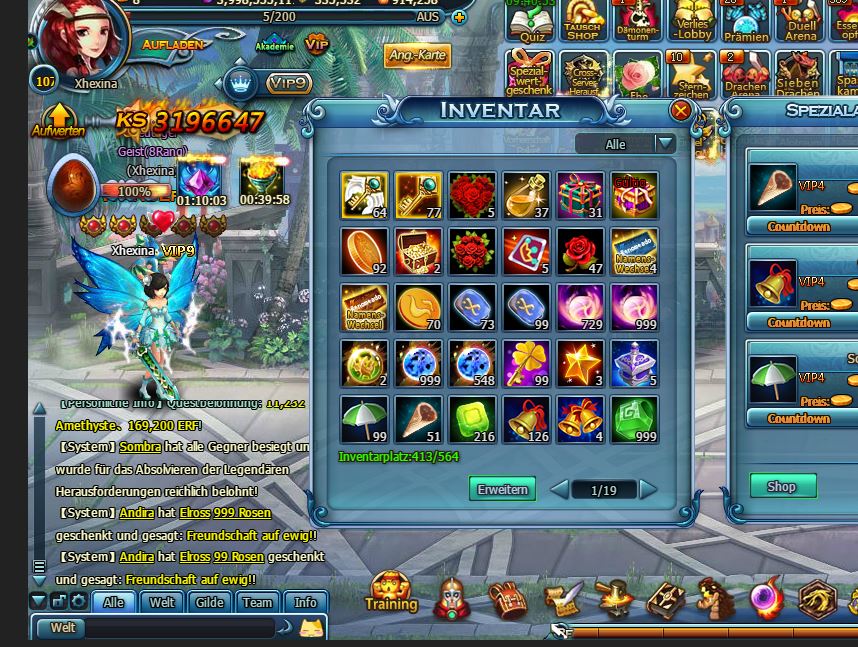The width and height of the screenshot is (858, 647).
Task: Open the Tausch Shop icon
Action: pos(583,22)
